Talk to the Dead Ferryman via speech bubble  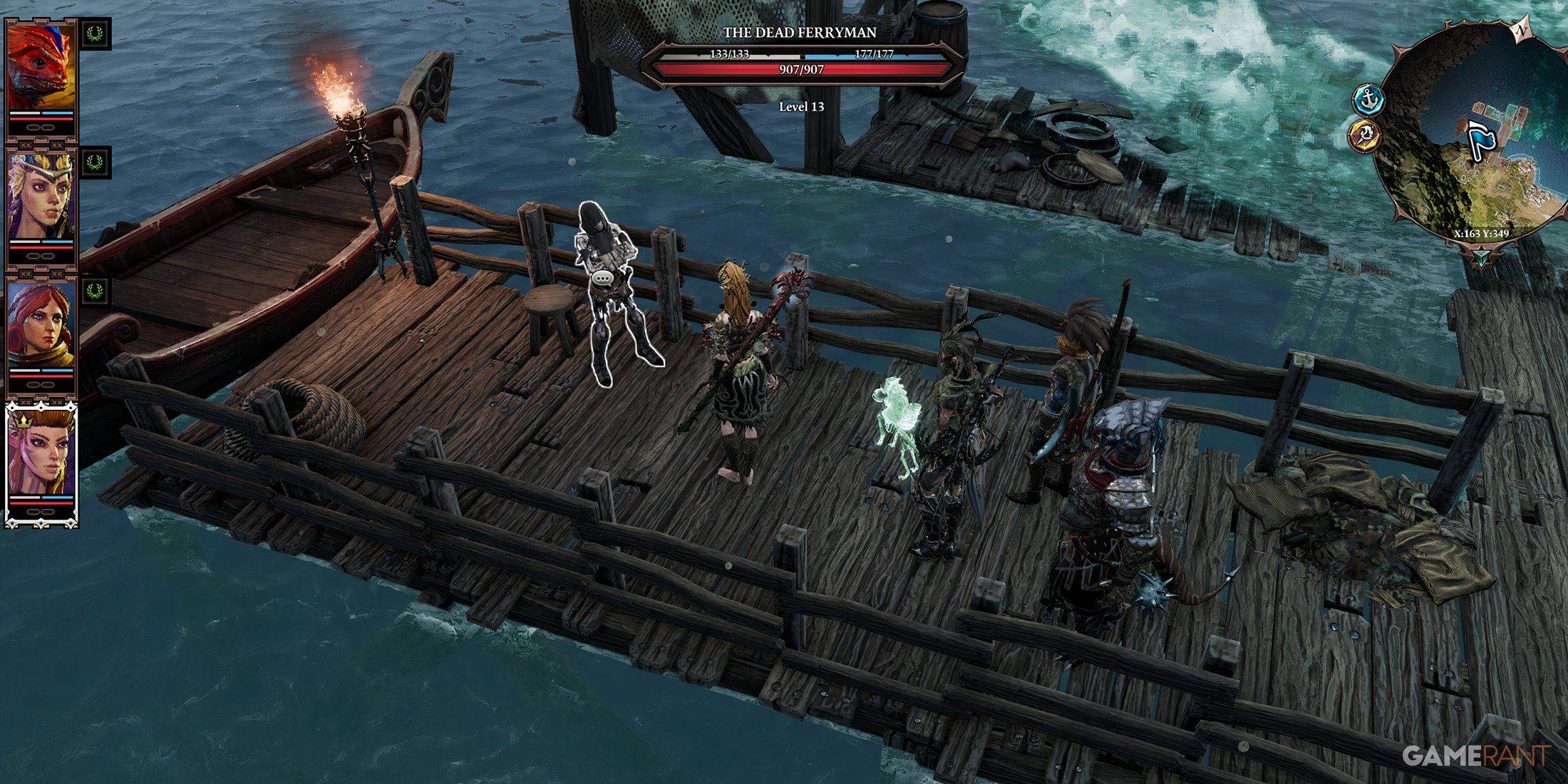tap(604, 279)
